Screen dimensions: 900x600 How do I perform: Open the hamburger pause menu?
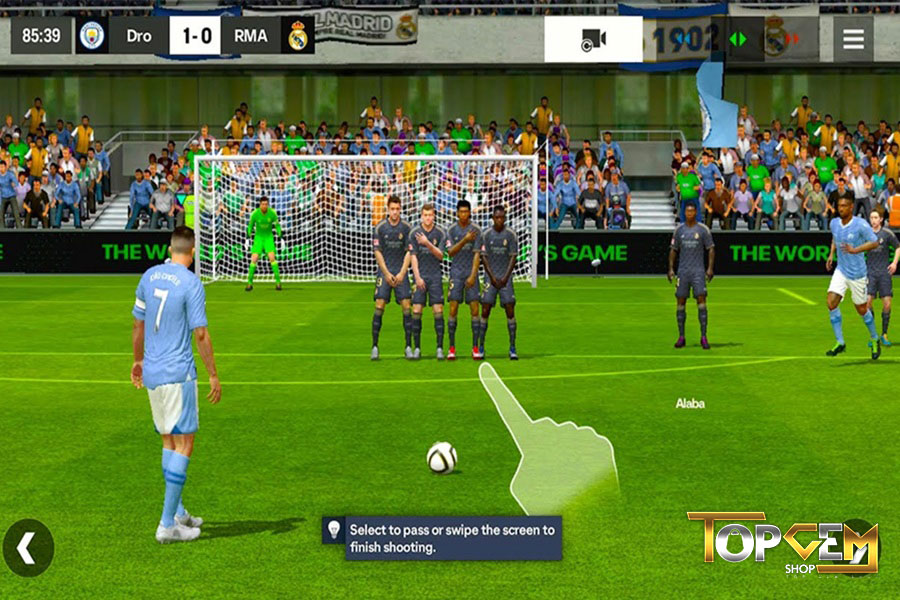[x=853, y=39]
